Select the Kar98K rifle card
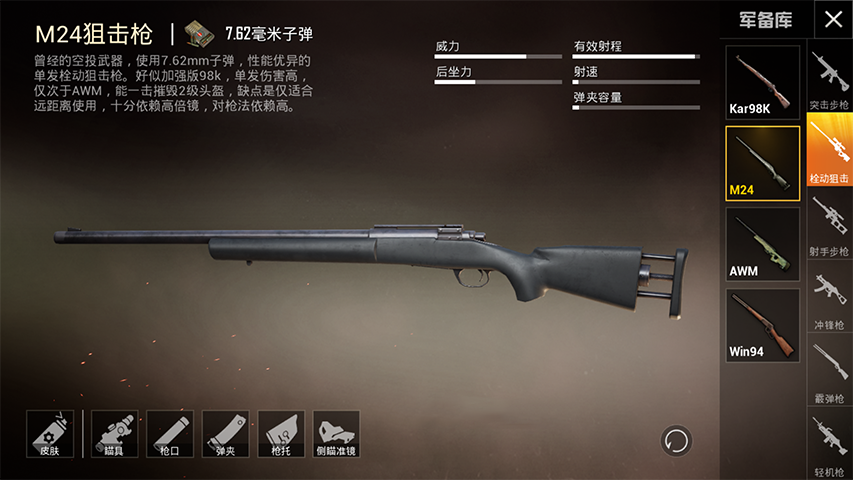Image resolution: width=854 pixels, height=480 pixels. tap(762, 82)
